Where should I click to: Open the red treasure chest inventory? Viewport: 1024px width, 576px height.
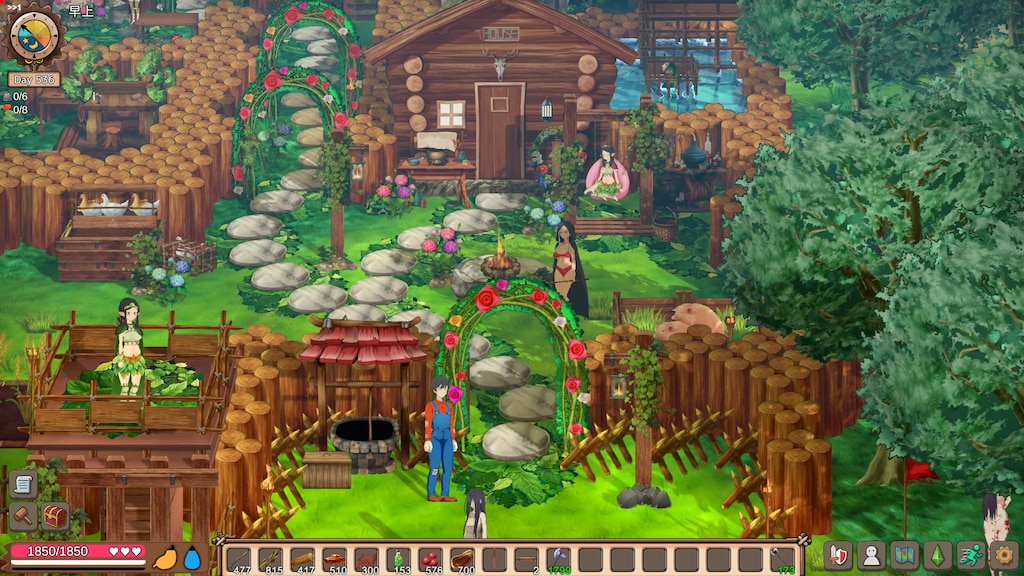54,516
